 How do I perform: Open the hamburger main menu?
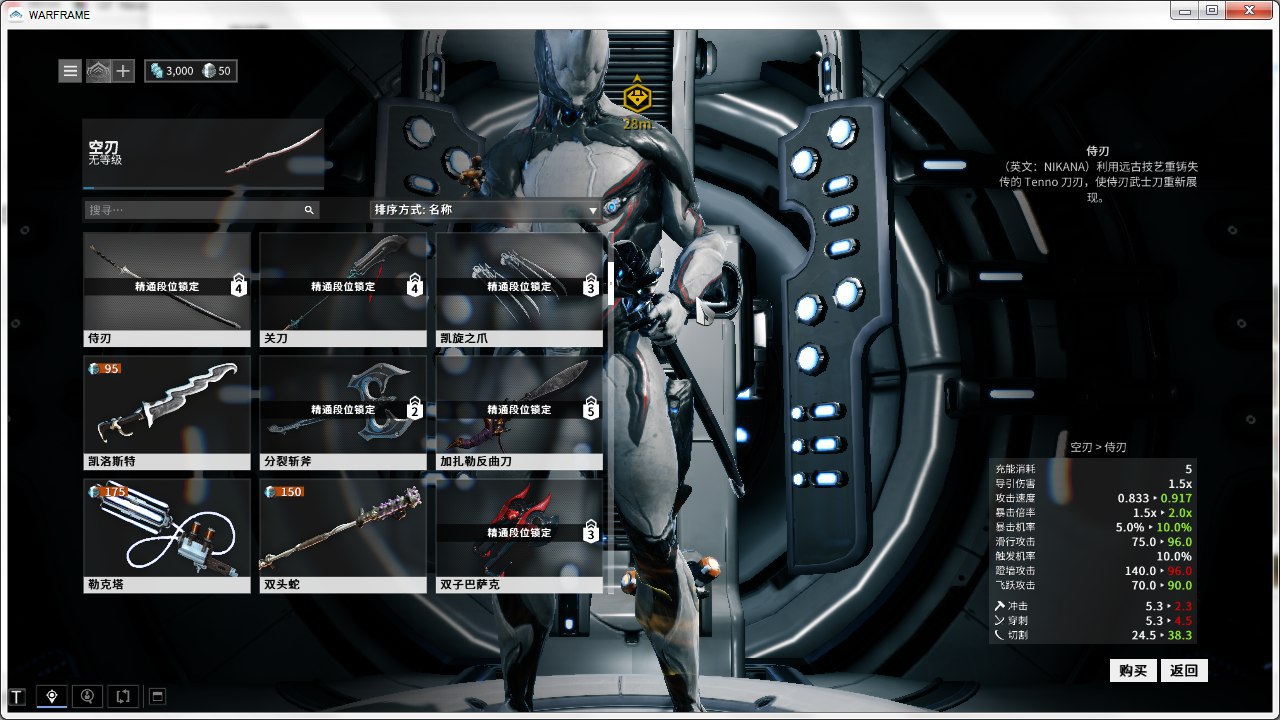coord(70,71)
